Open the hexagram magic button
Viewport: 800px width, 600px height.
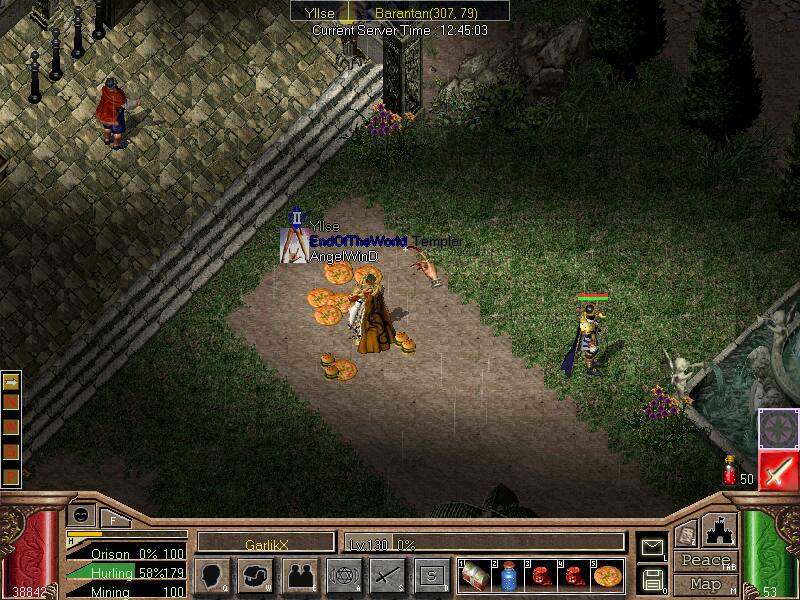tap(343, 575)
